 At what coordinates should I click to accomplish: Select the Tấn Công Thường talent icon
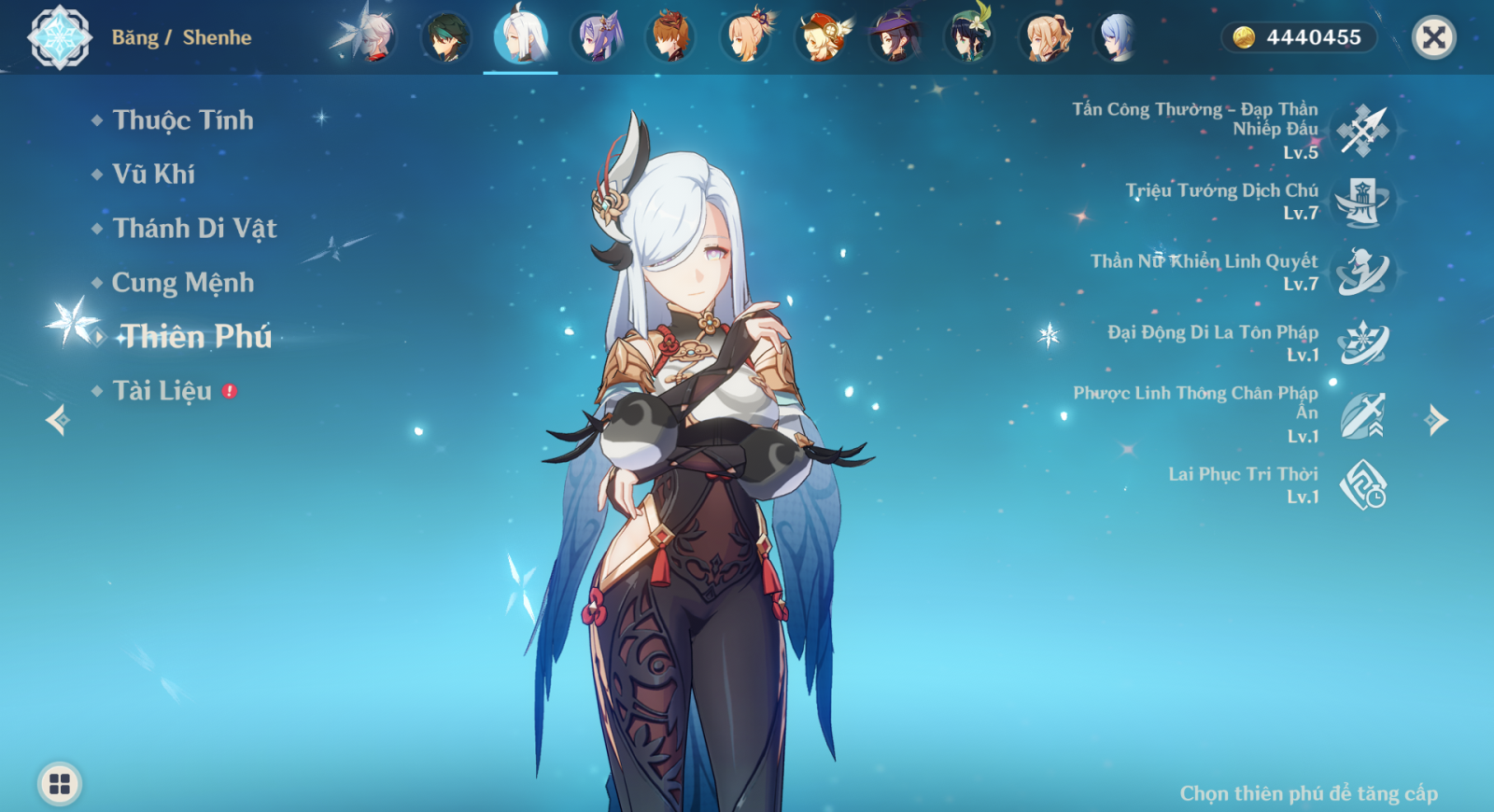[1362, 131]
